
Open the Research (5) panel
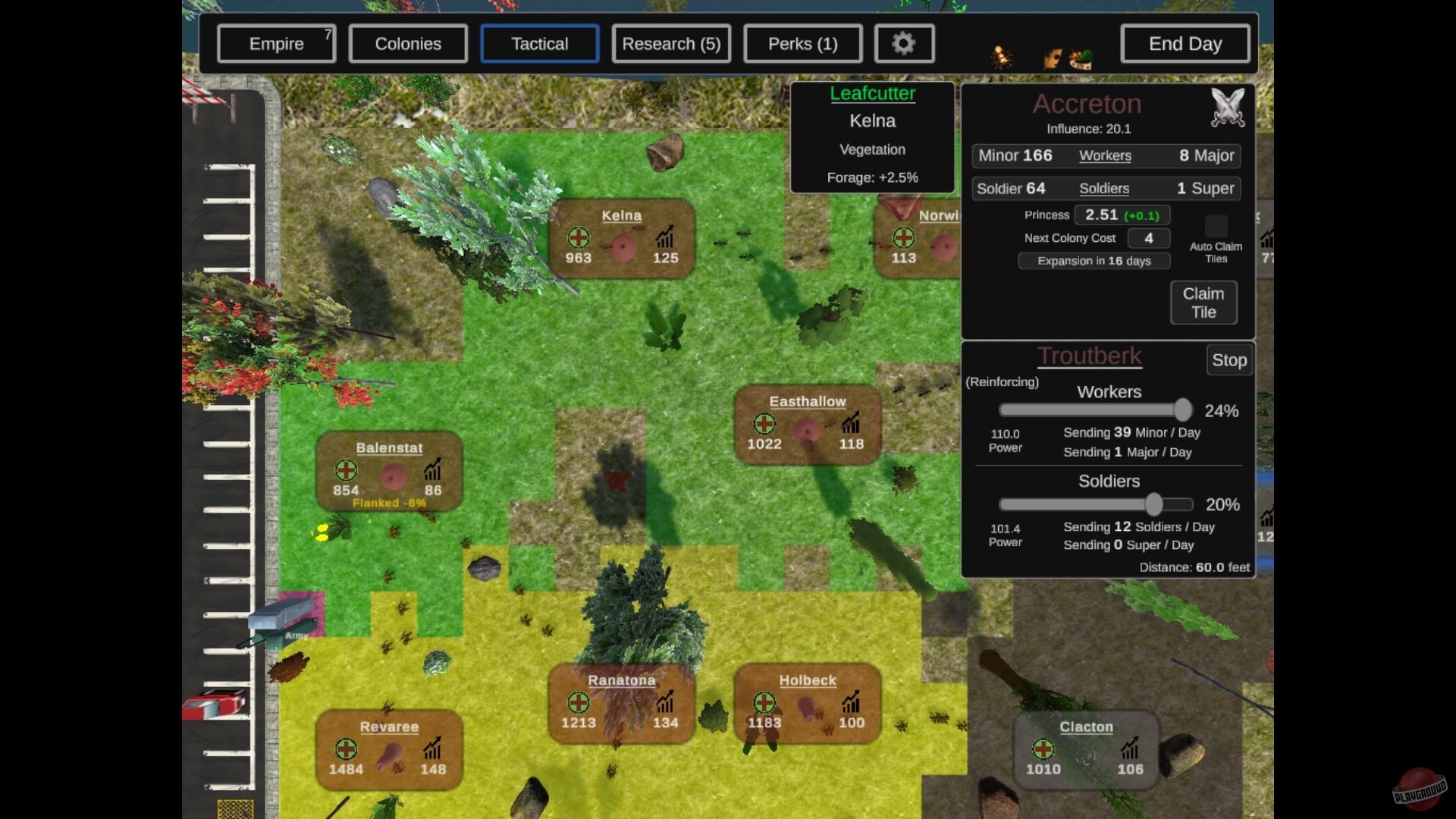pos(670,43)
